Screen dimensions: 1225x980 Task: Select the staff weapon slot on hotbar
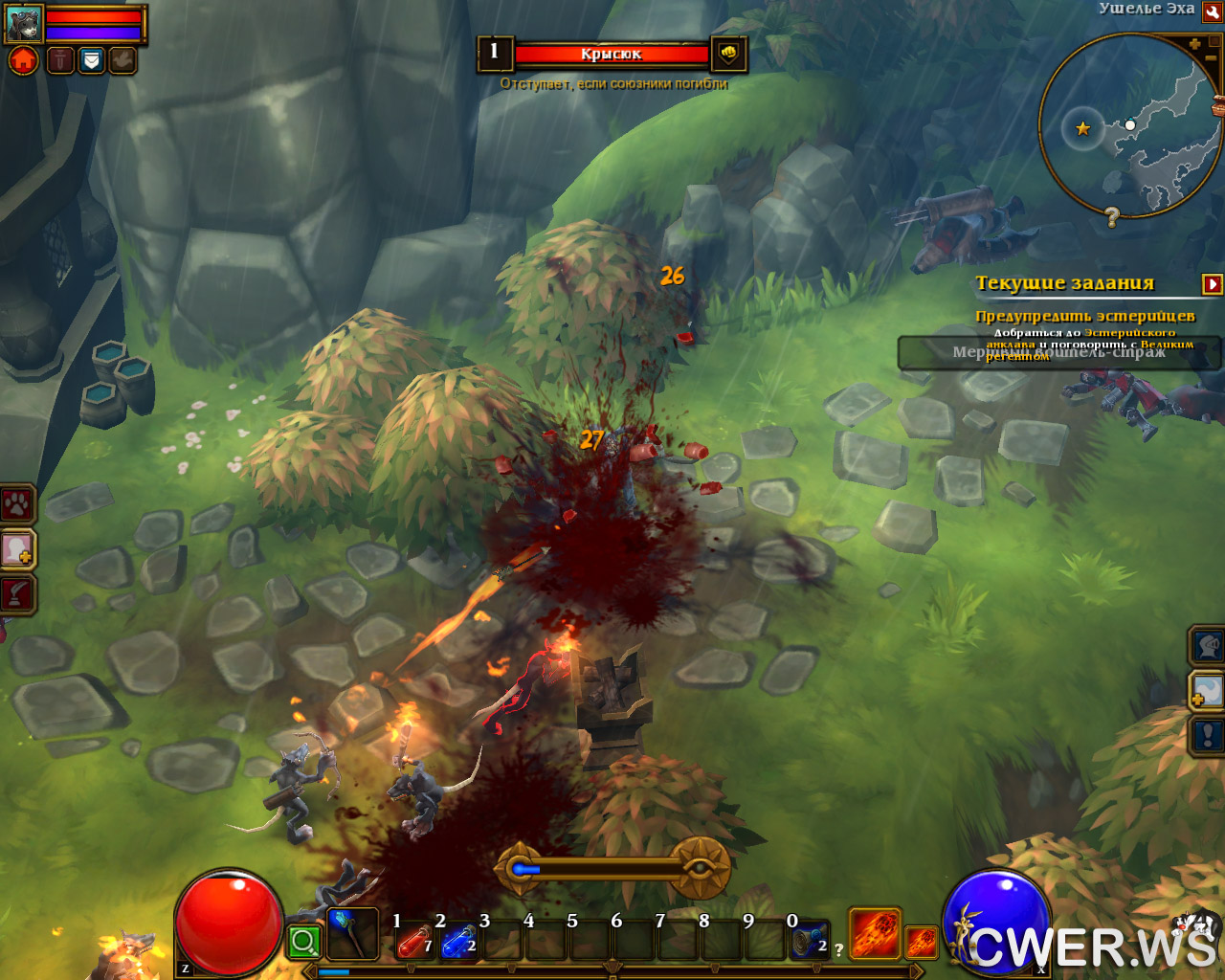tap(351, 934)
